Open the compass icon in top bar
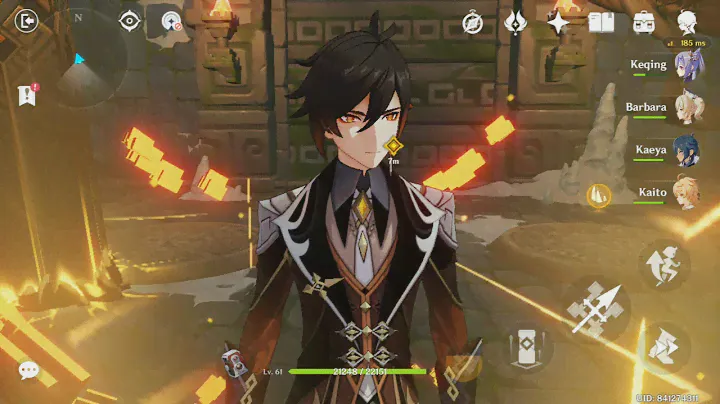720x404 pixels. coord(473,22)
